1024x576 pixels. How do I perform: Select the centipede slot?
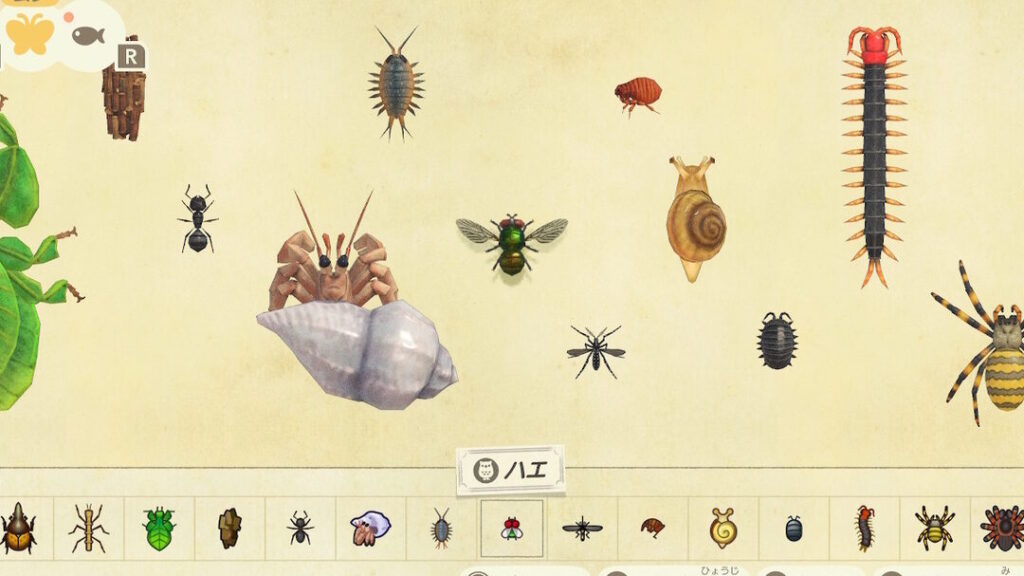pos(864,528)
